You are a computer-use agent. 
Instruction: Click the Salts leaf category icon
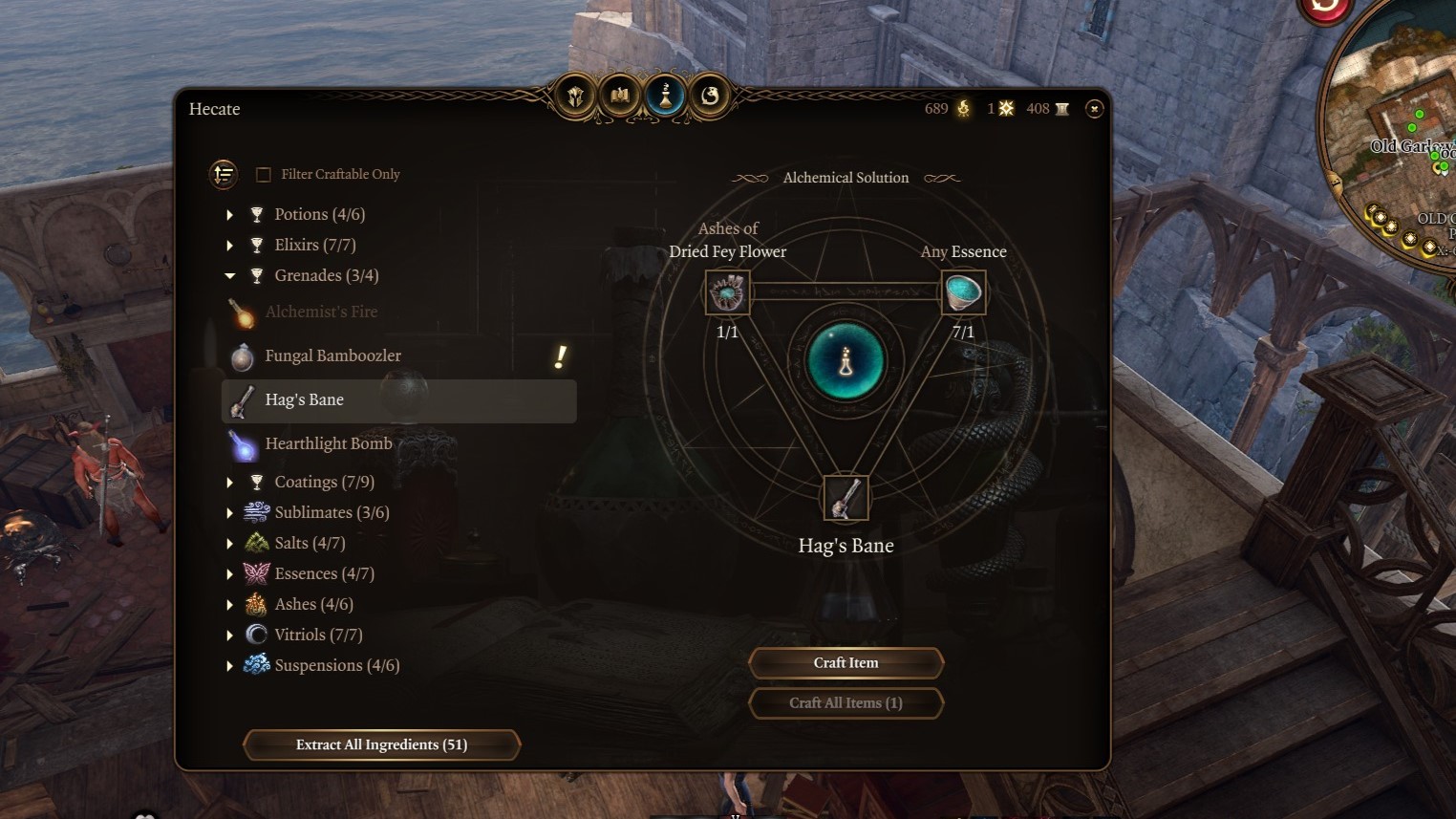point(255,542)
